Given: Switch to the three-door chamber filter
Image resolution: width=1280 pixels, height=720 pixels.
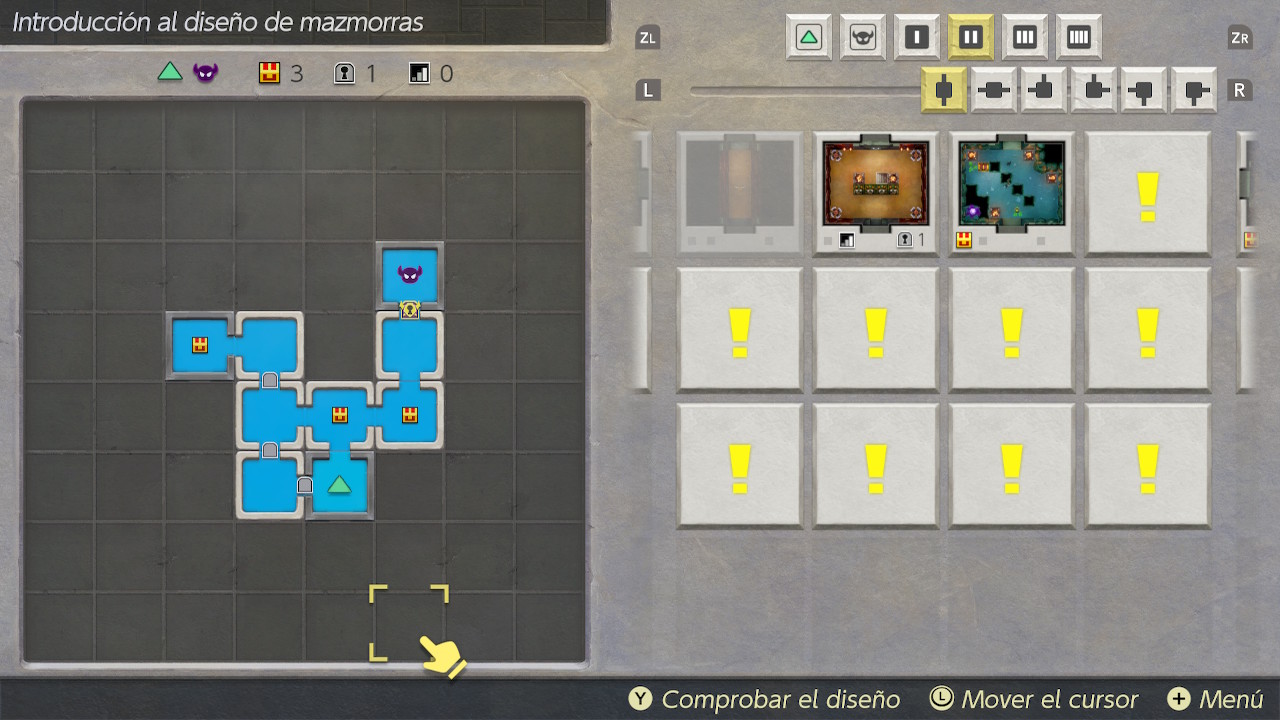Looking at the screenshot, I should (1024, 38).
